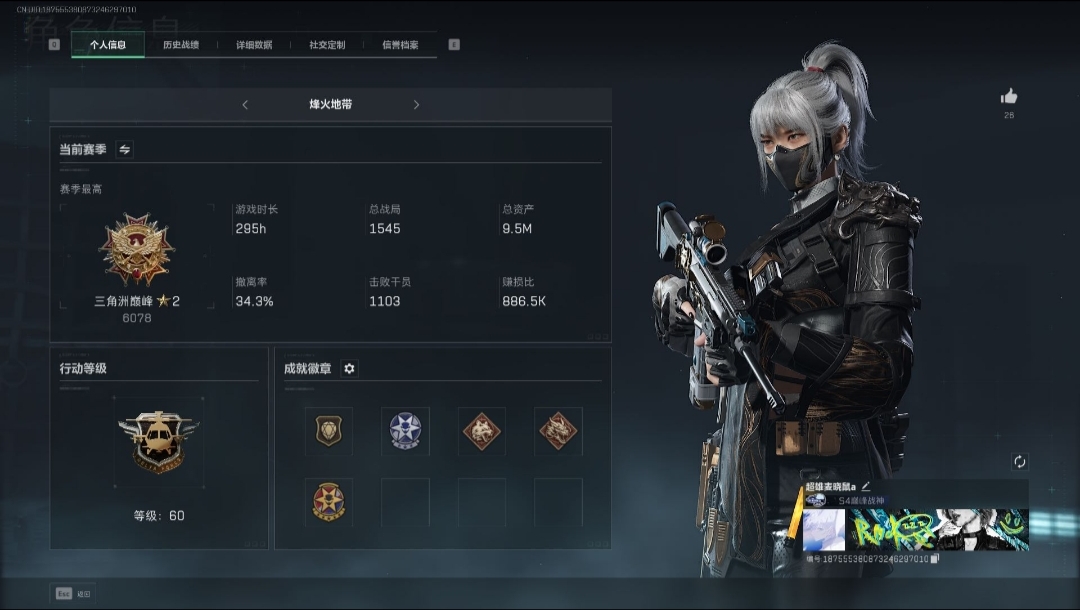Open the 详细数据 tab
Screen dimensions: 1080x610
pos(254,45)
